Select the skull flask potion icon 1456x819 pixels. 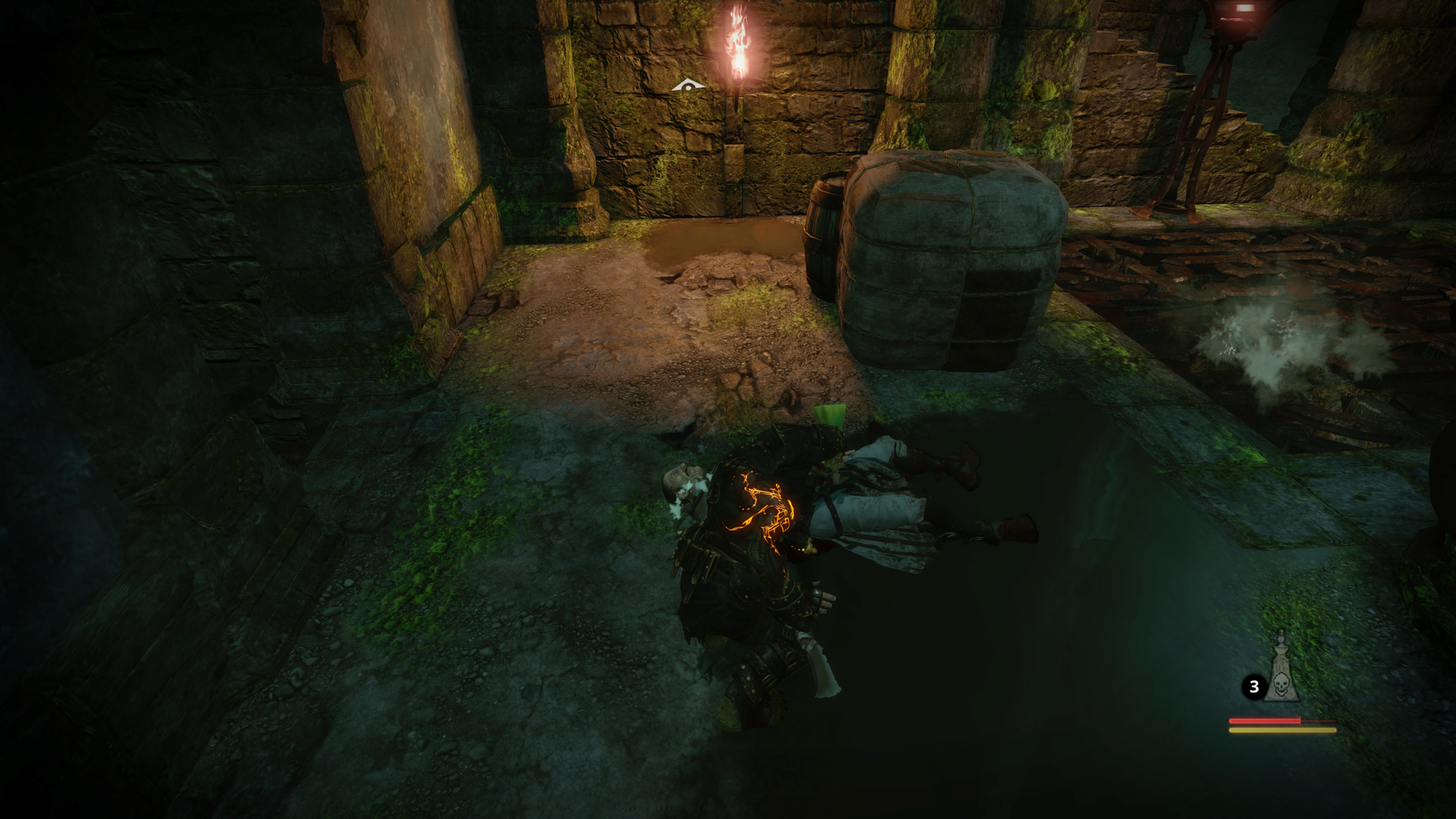[1280, 671]
